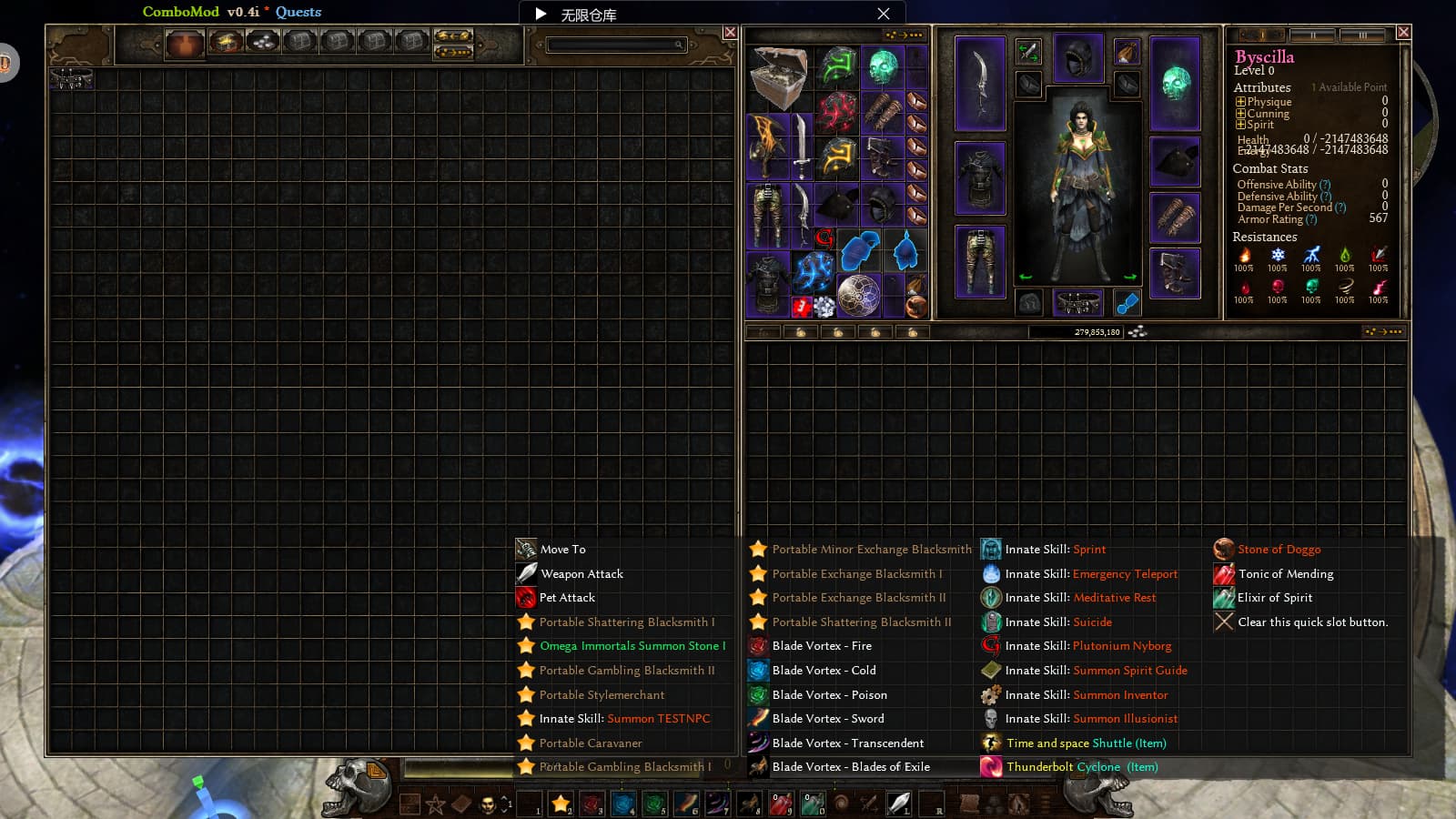Choose Tonic of Mending
The width and height of the screenshot is (1456, 819).
(1285, 573)
